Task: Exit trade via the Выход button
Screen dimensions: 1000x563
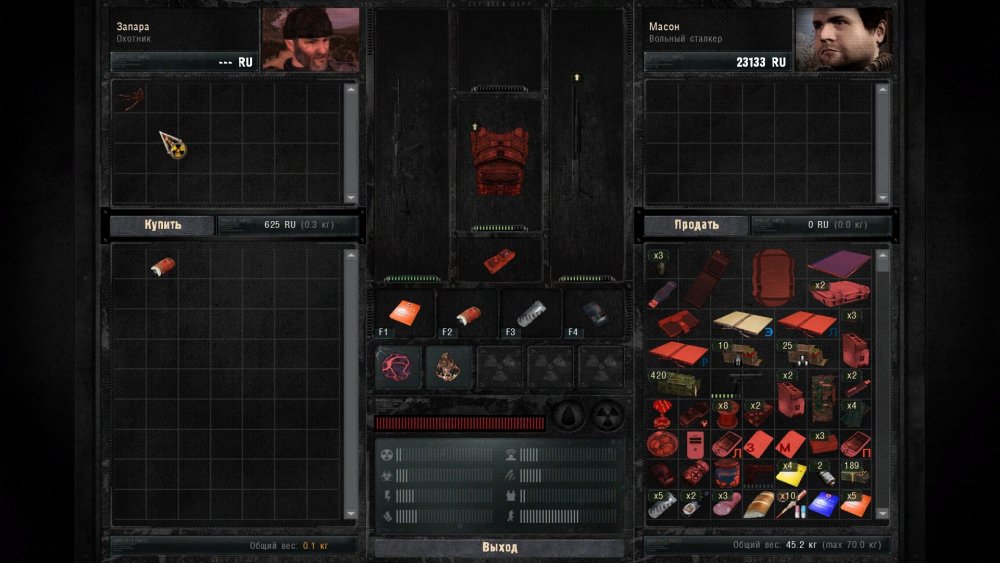Action: (x=499, y=548)
